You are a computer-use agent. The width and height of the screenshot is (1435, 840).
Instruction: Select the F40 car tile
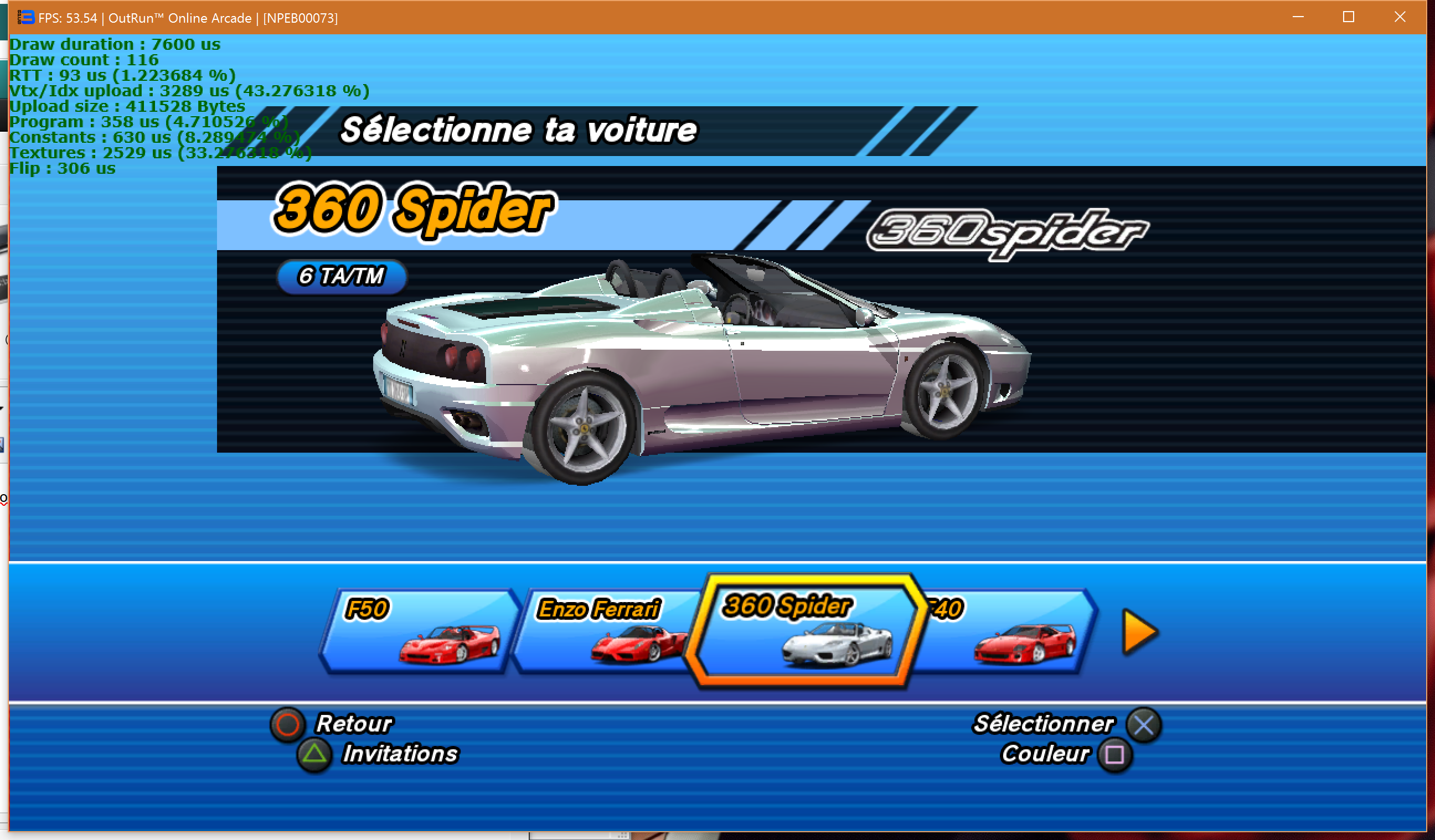pyautogui.click(x=1008, y=632)
